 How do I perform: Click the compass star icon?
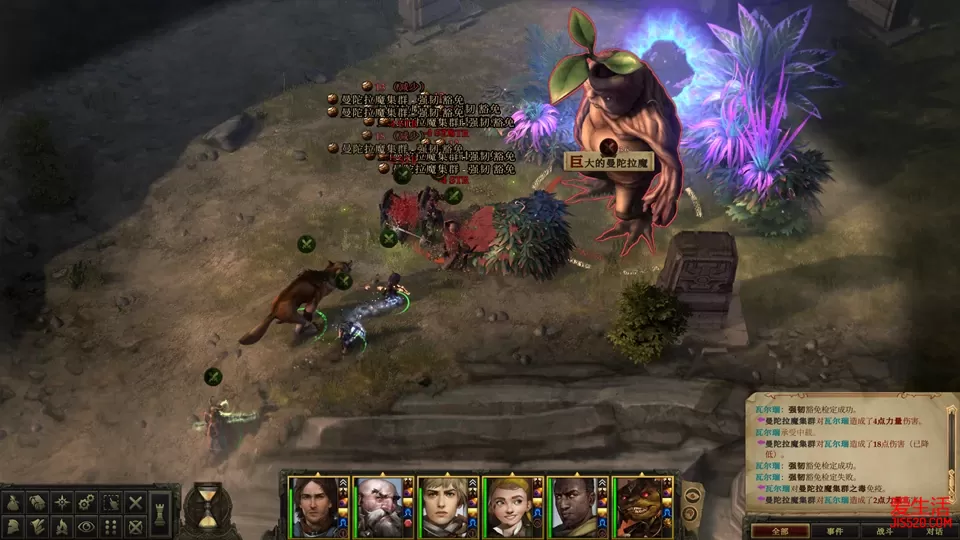point(64,502)
